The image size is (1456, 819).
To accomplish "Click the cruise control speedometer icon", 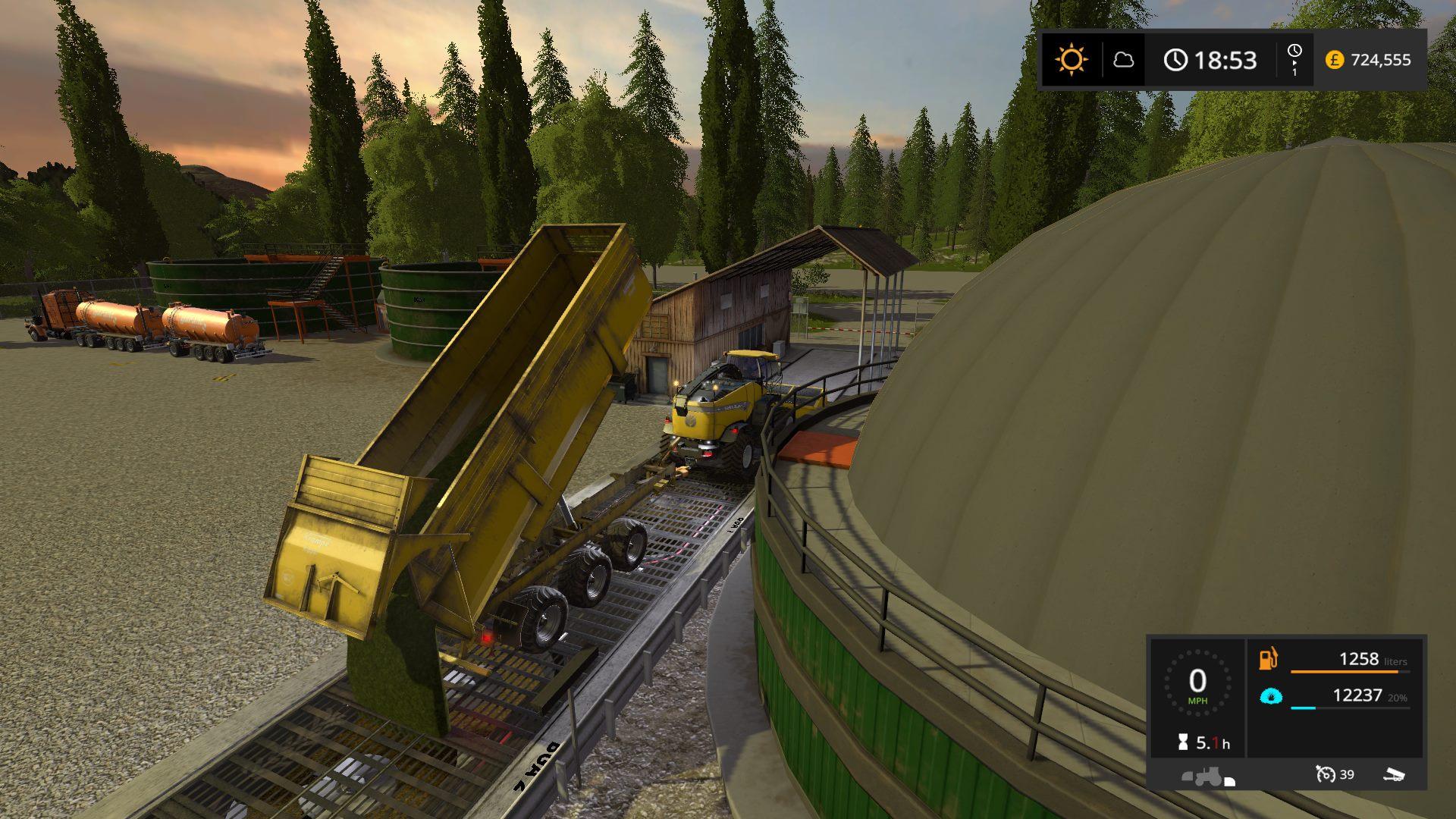I will click(1326, 774).
